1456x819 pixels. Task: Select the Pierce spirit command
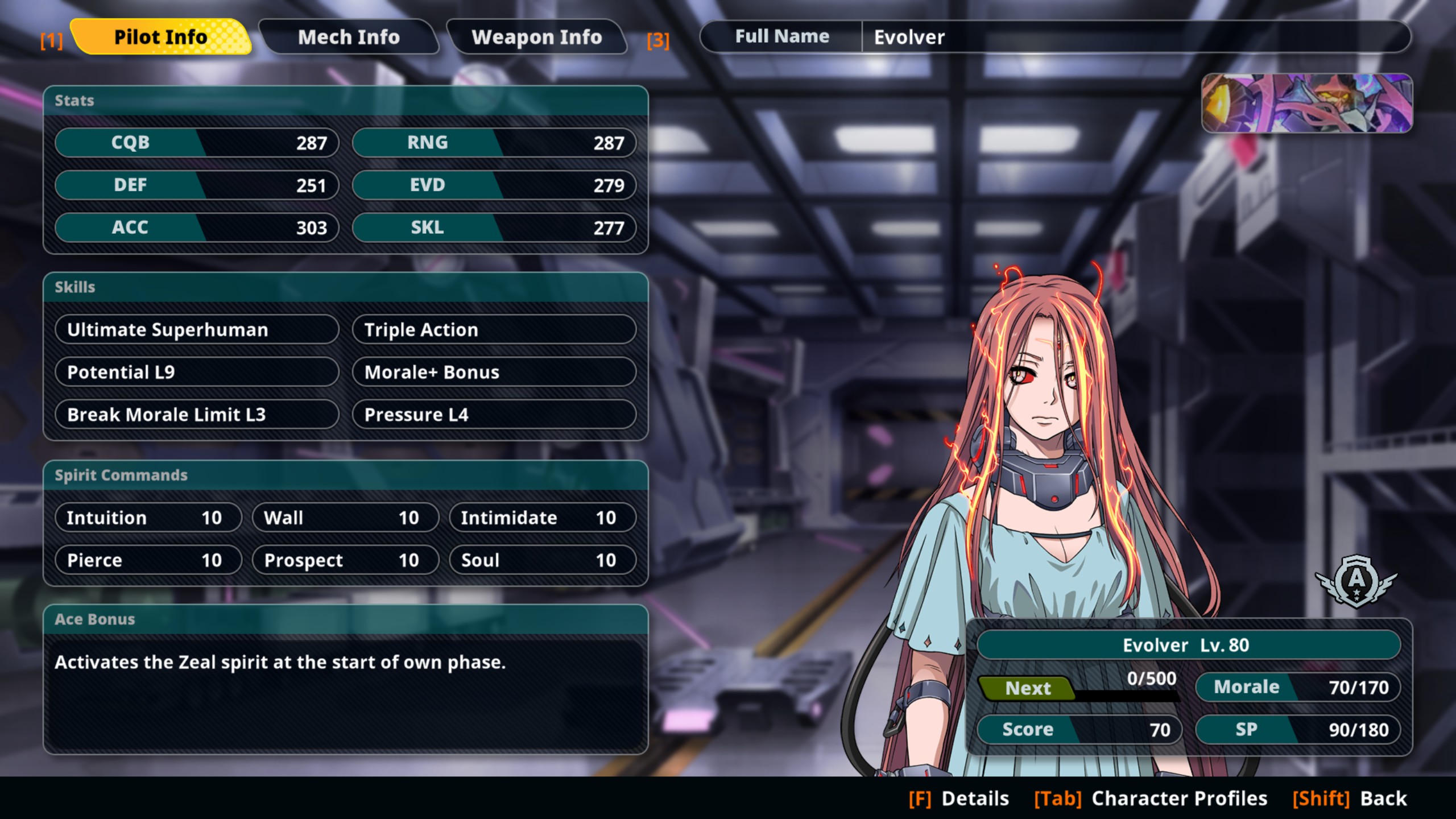coord(148,560)
